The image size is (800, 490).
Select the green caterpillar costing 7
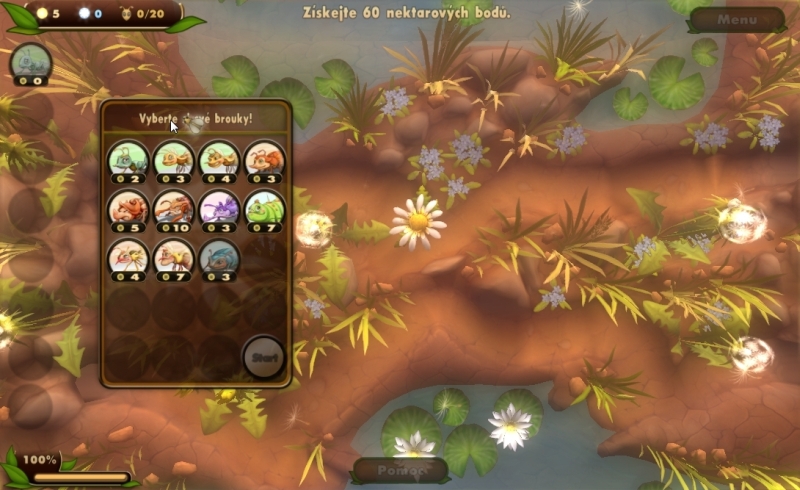(264, 209)
